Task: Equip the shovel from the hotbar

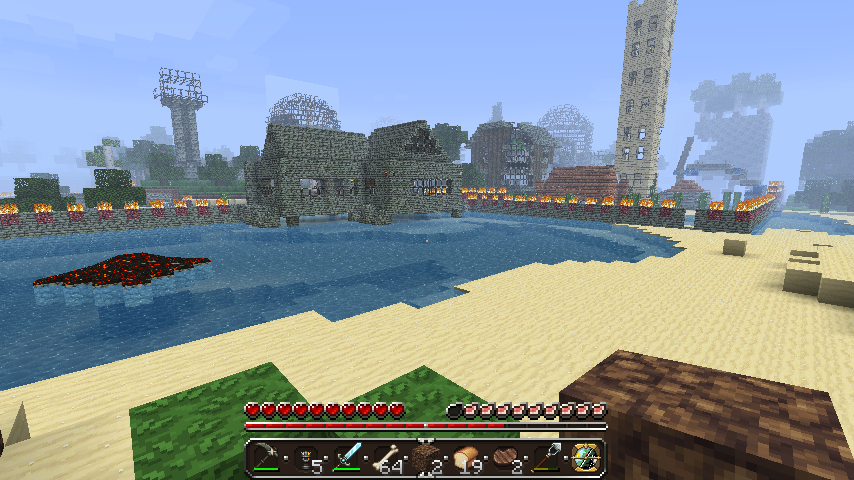Action: (x=547, y=458)
